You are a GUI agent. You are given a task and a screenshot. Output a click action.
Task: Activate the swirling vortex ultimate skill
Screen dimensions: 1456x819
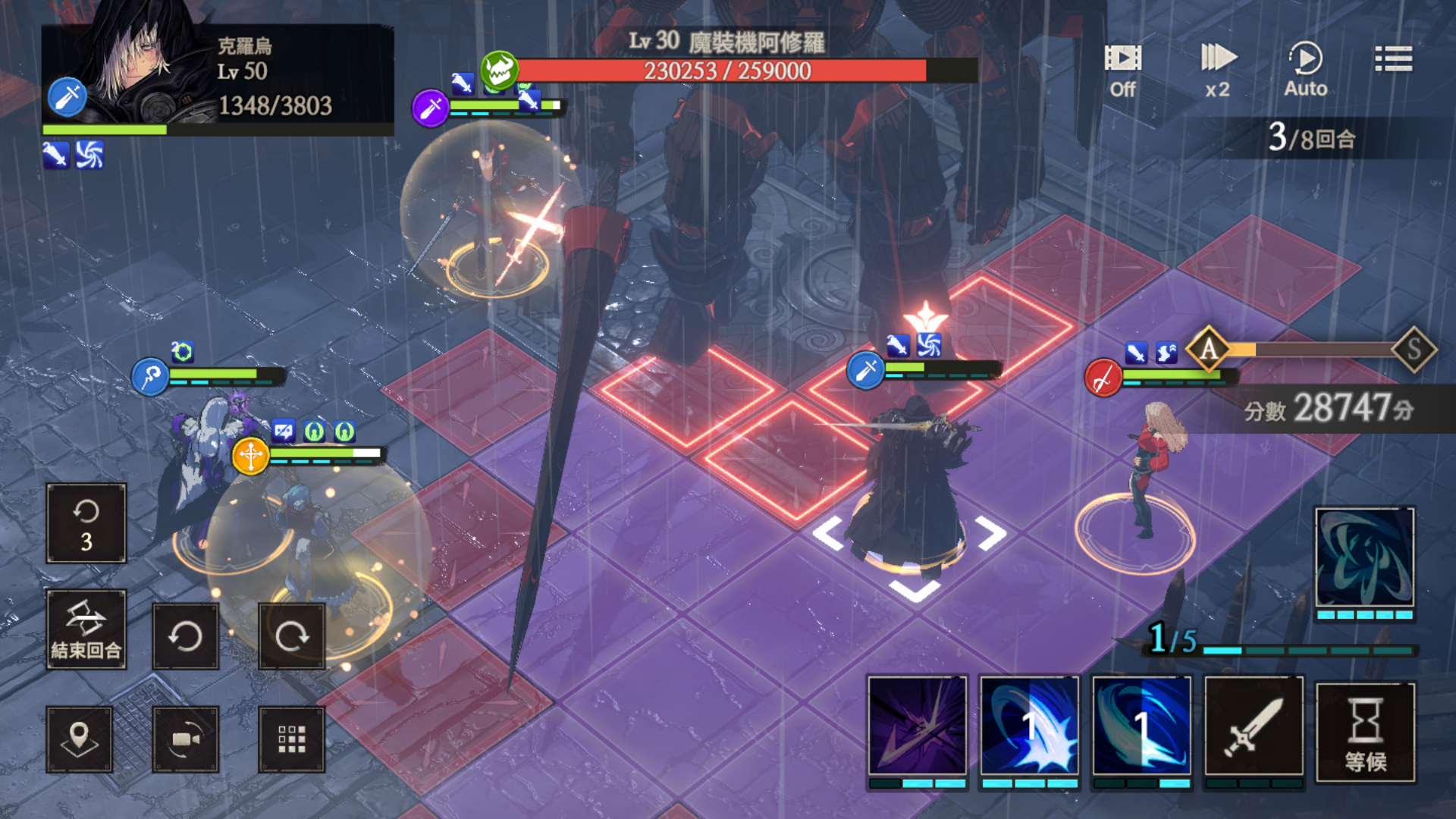[1364, 560]
